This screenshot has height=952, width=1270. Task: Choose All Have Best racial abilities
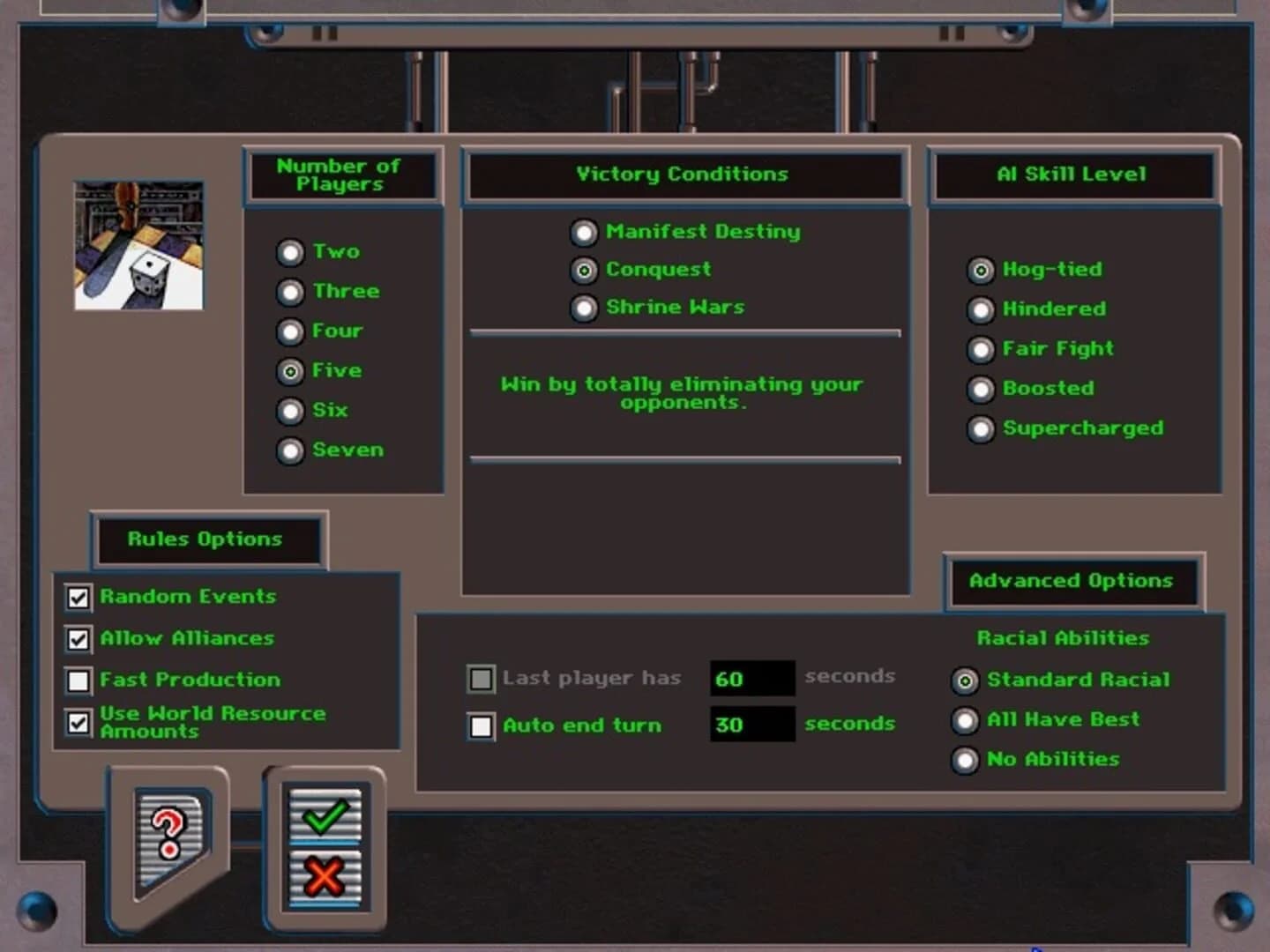coord(966,720)
